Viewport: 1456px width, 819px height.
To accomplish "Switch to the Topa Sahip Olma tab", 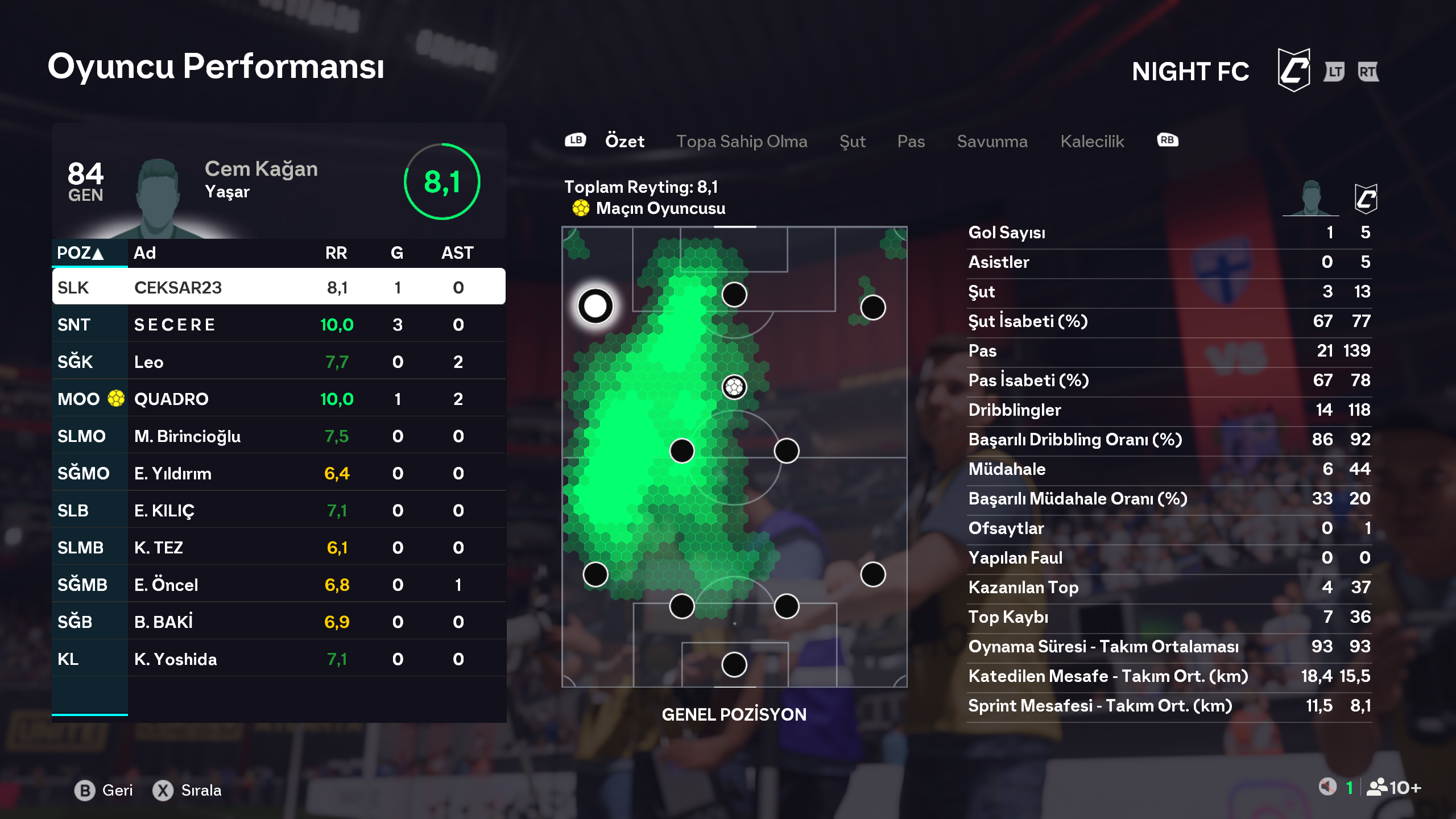I will (x=741, y=141).
